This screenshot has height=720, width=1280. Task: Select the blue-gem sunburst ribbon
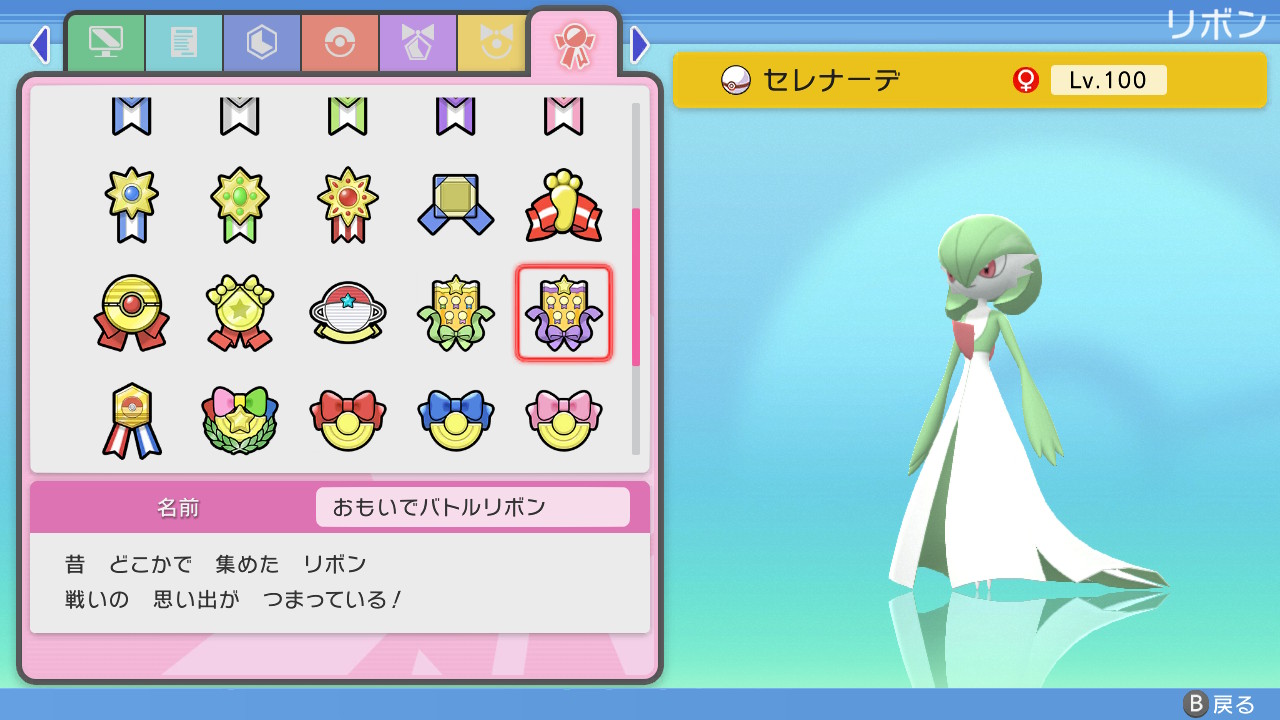tap(131, 205)
